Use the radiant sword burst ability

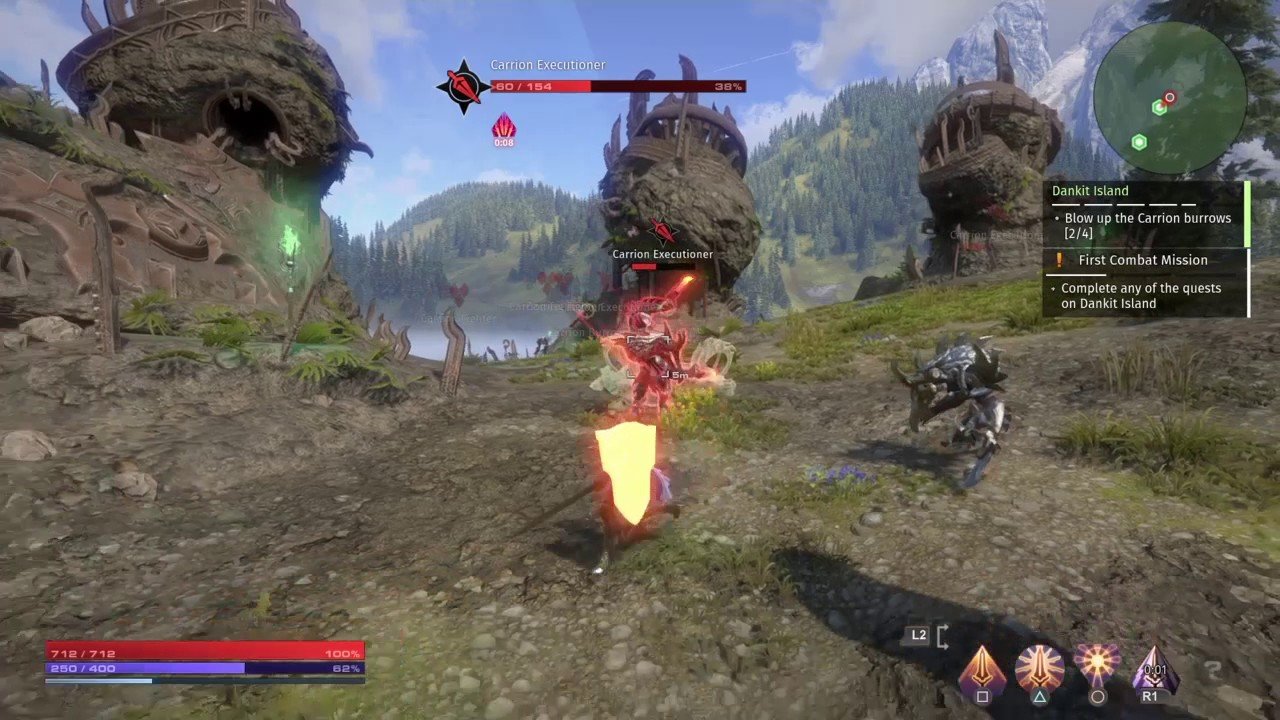(x=1039, y=667)
